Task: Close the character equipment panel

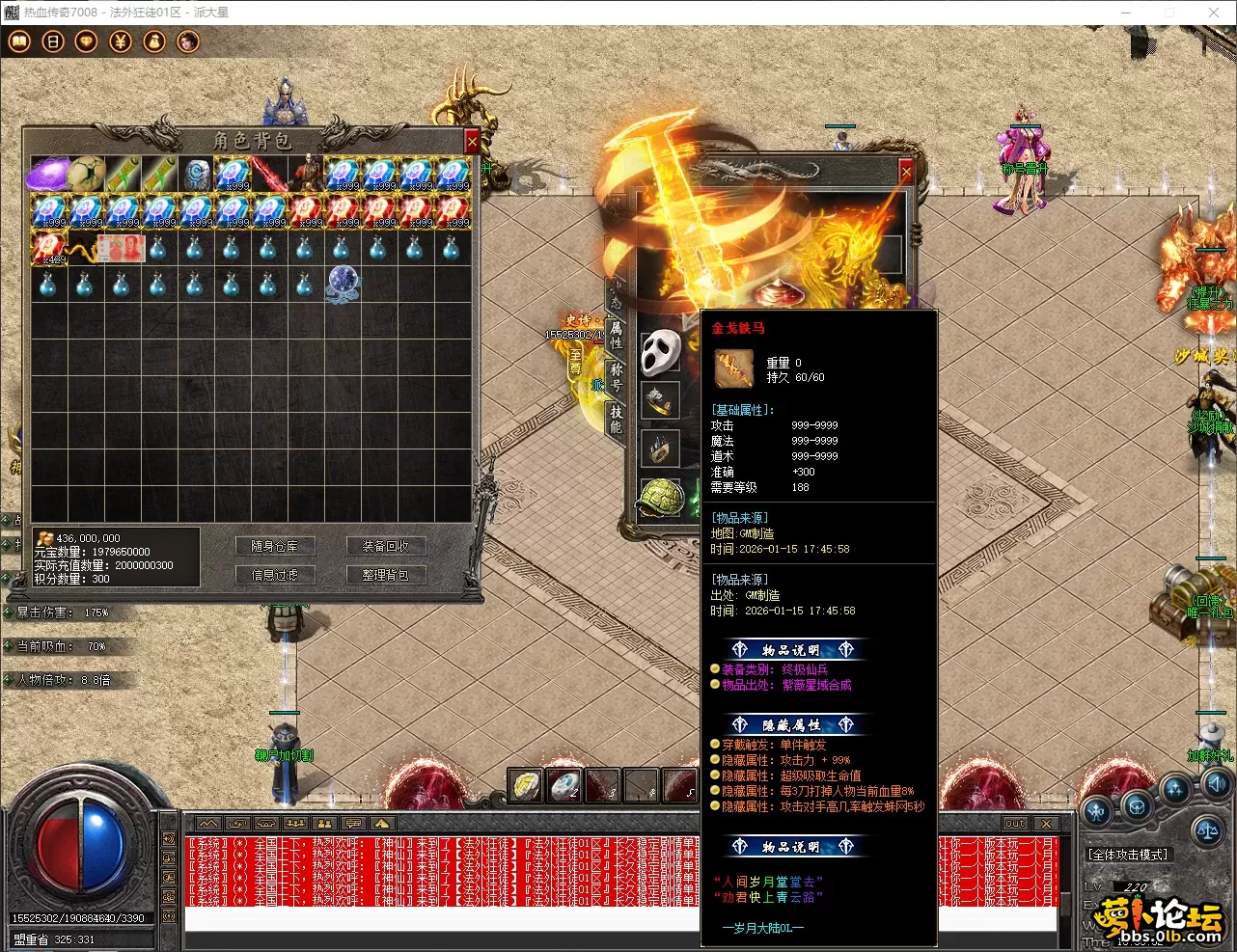Action: pyautogui.click(x=906, y=172)
